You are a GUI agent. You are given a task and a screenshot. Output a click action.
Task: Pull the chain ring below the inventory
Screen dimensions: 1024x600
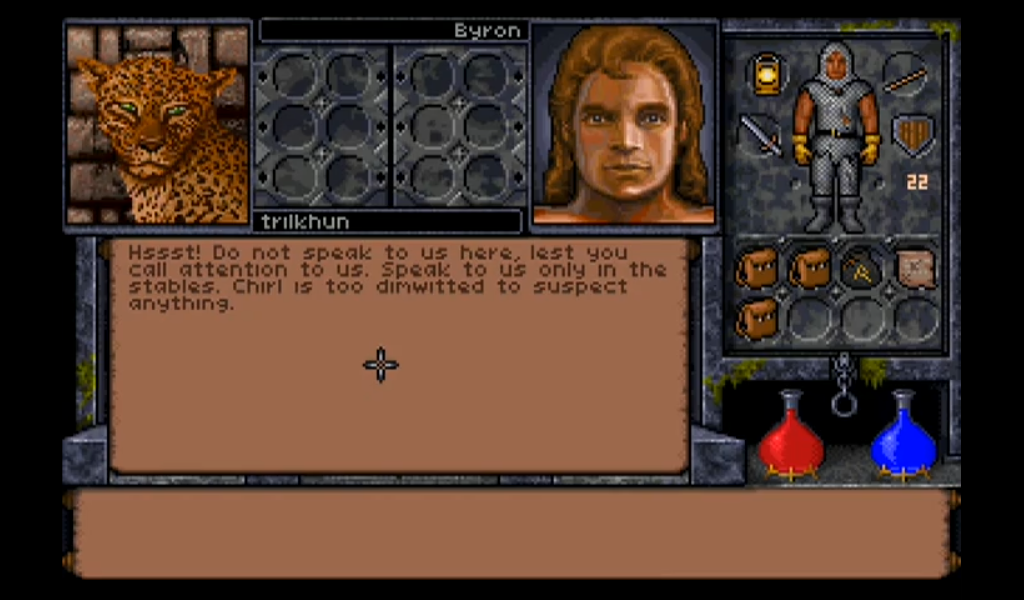(x=844, y=403)
